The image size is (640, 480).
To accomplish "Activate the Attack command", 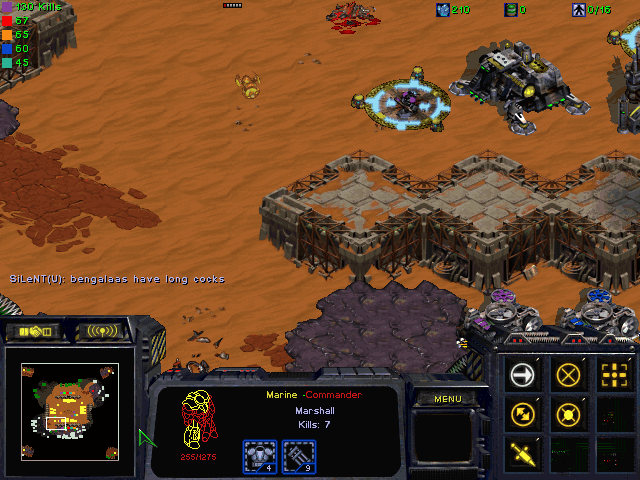I will 613,375.
